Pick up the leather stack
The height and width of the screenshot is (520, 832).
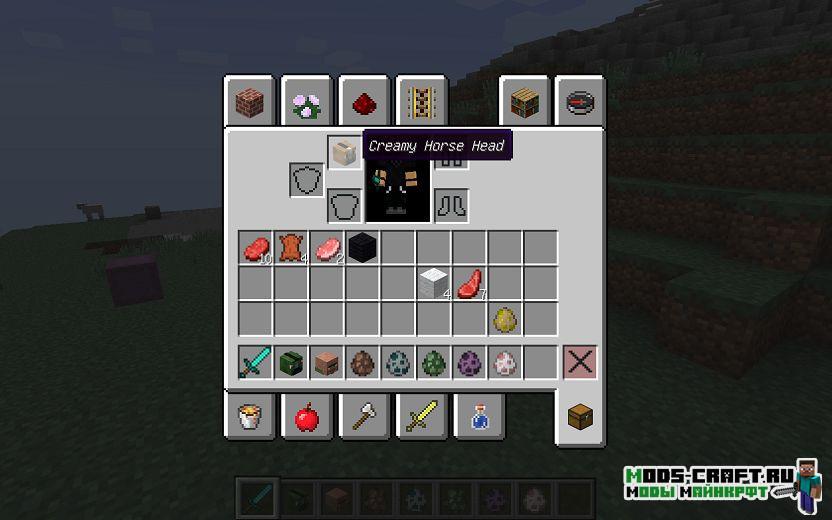coord(291,247)
